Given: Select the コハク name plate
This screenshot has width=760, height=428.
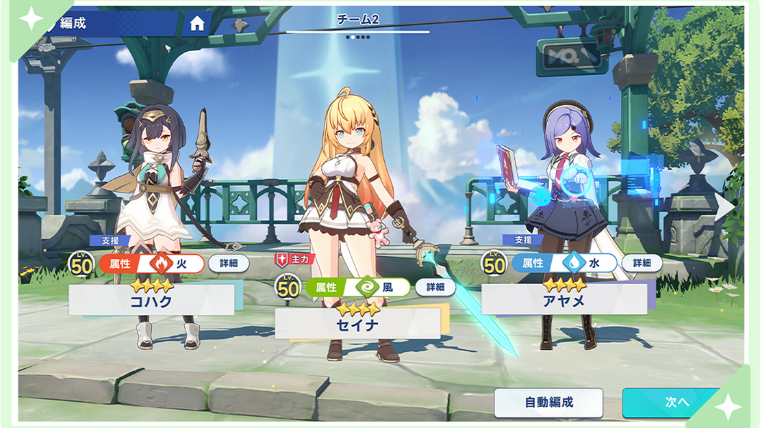Looking at the screenshot, I should (151, 300).
